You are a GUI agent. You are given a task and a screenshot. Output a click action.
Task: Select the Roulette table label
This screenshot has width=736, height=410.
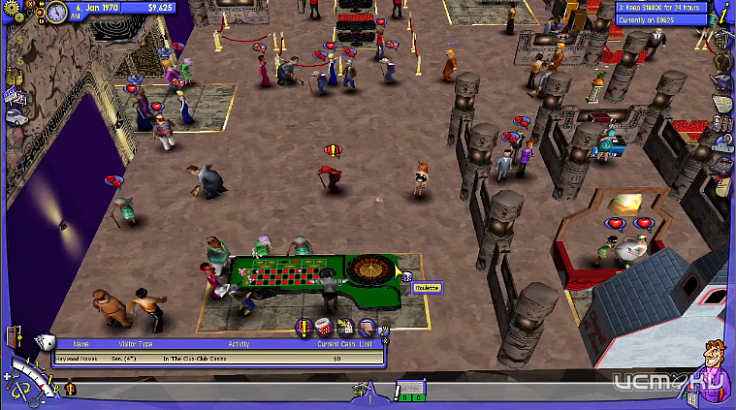pos(427,288)
